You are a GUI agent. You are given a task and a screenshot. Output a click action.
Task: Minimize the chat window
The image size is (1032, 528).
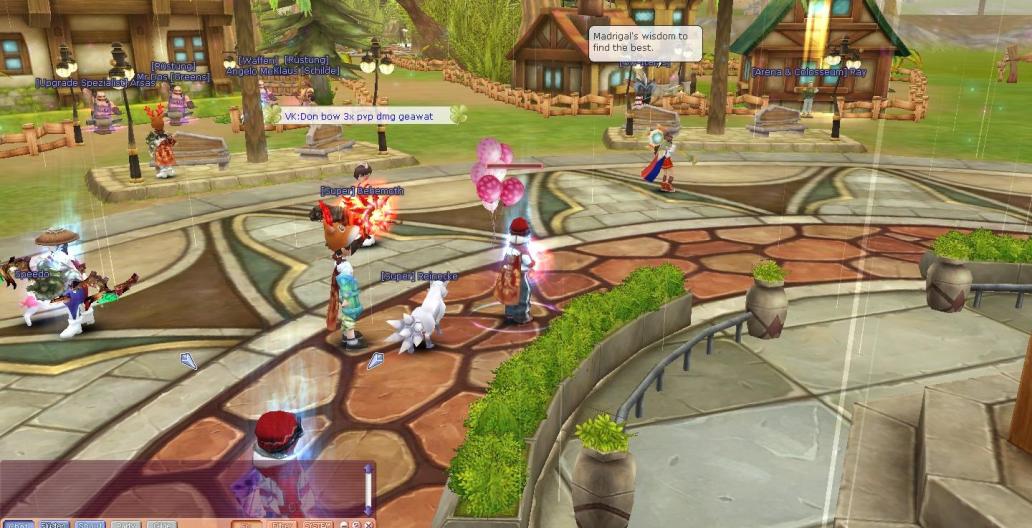(x=343, y=525)
